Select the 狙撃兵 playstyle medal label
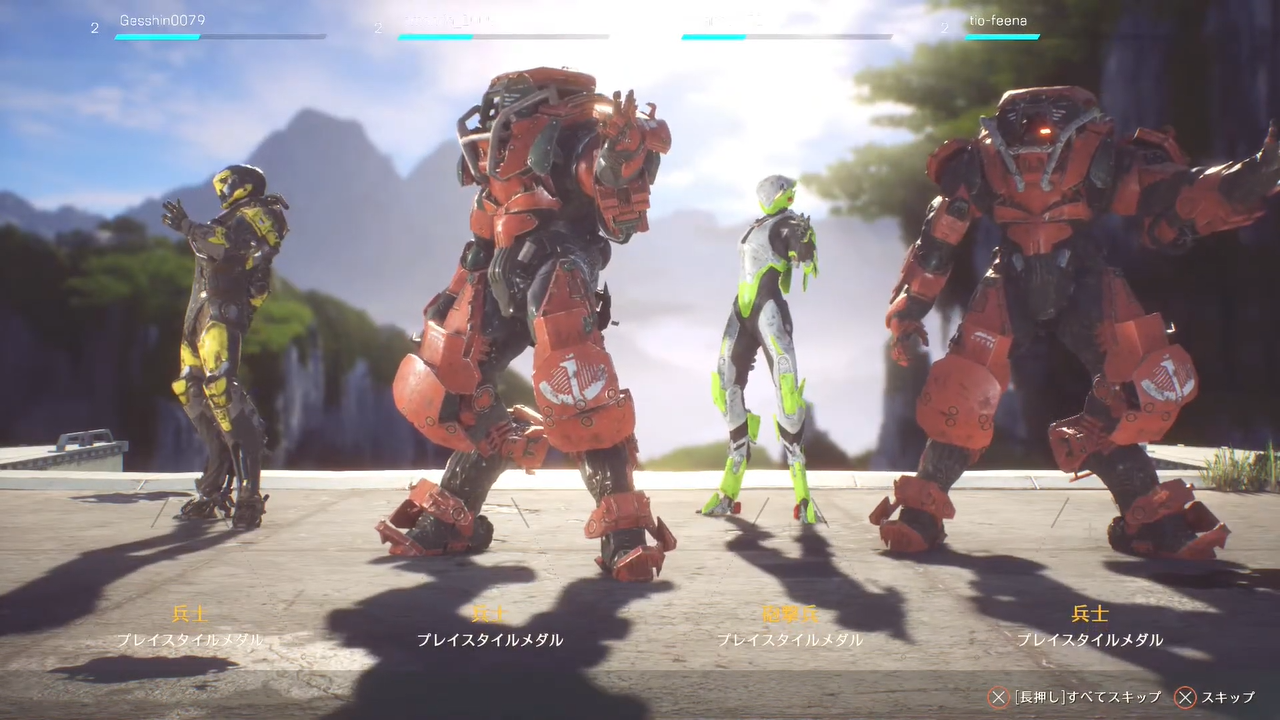Screen dimensions: 1280x720 (790, 614)
